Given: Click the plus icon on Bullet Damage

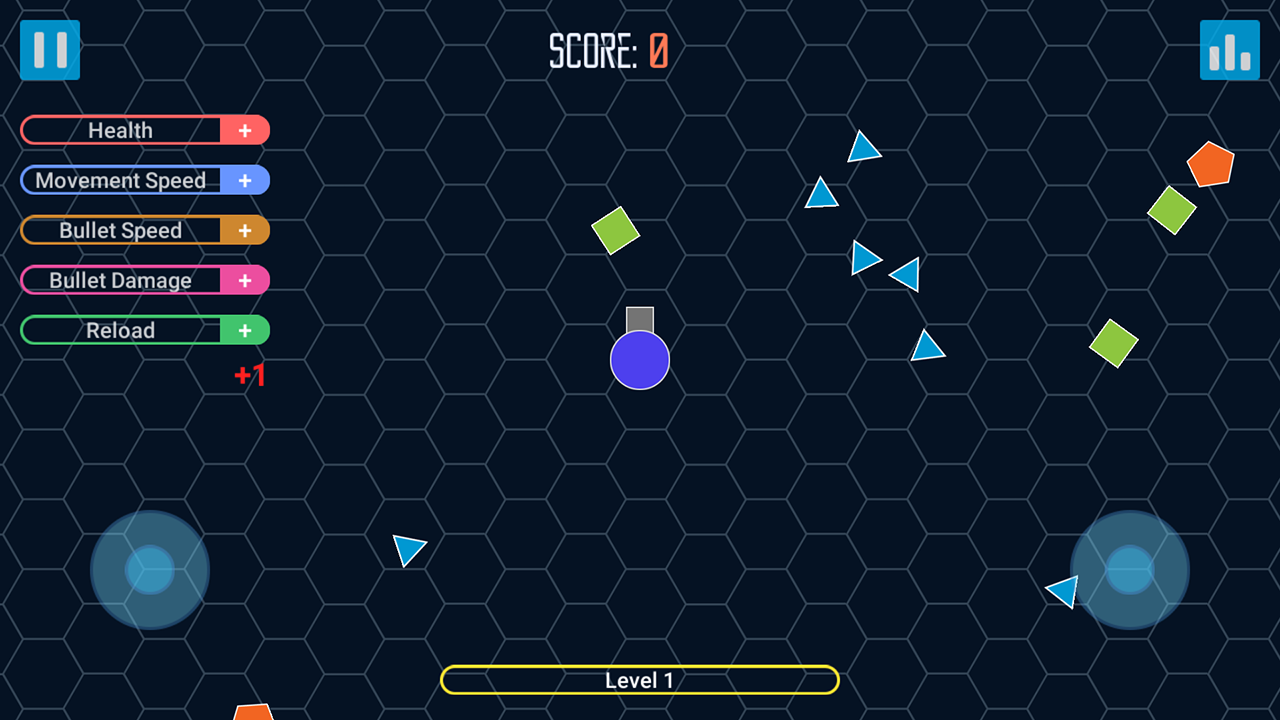Looking at the screenshot, I should 245,281.
